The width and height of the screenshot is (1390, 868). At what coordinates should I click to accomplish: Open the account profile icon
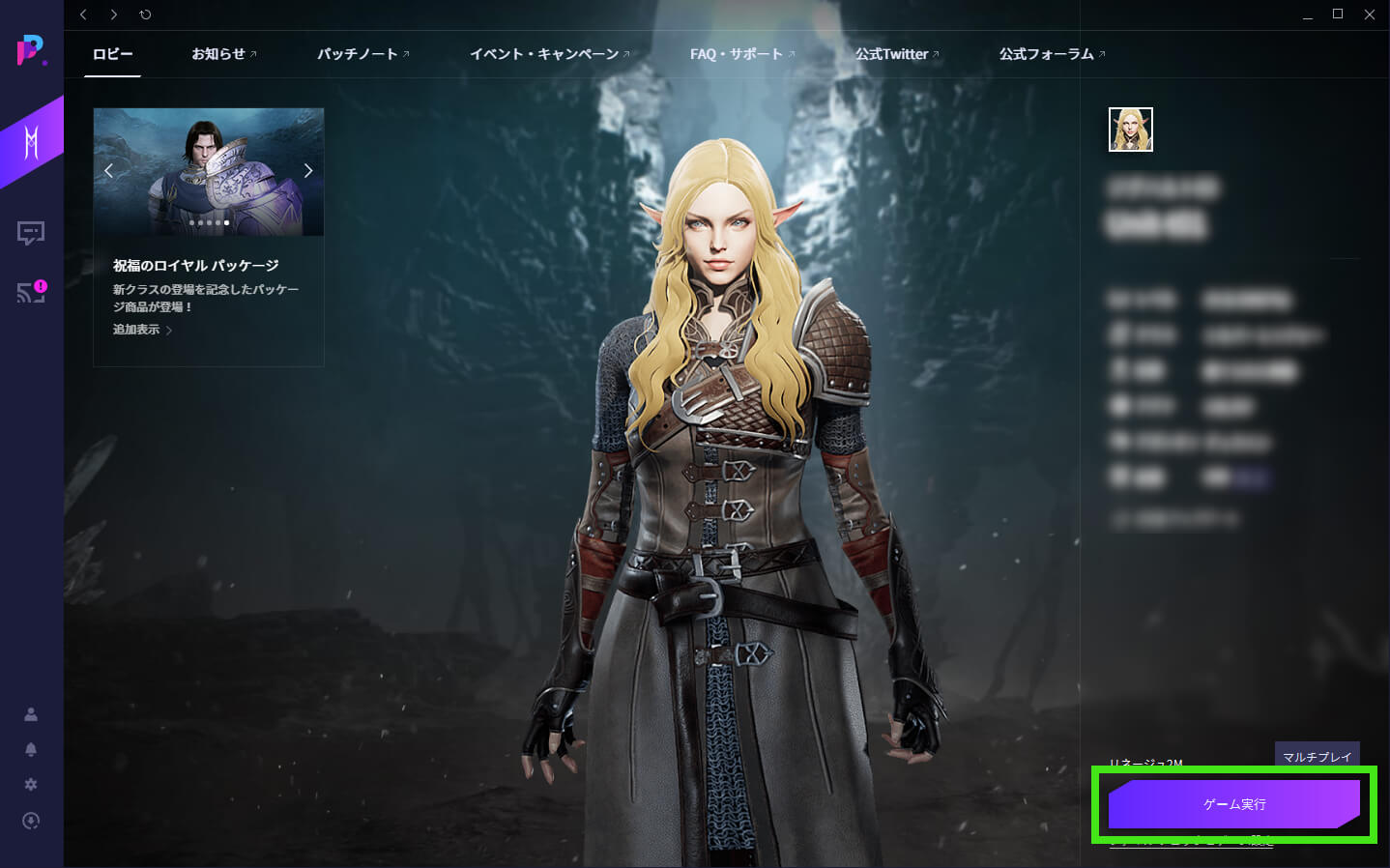coord(31,714)
